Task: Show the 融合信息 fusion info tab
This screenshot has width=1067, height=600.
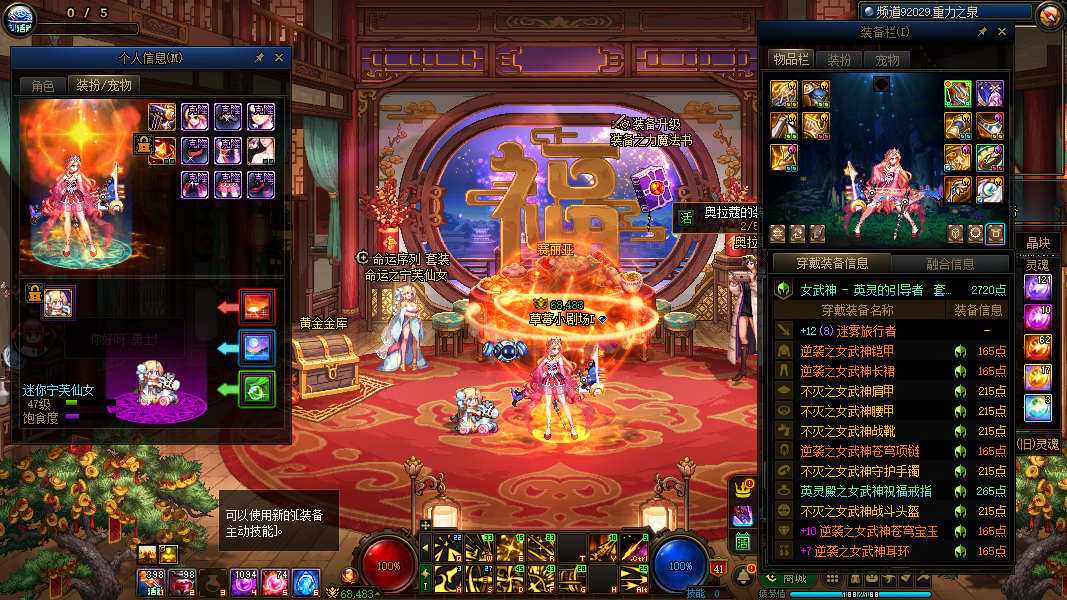Action: 948,264
